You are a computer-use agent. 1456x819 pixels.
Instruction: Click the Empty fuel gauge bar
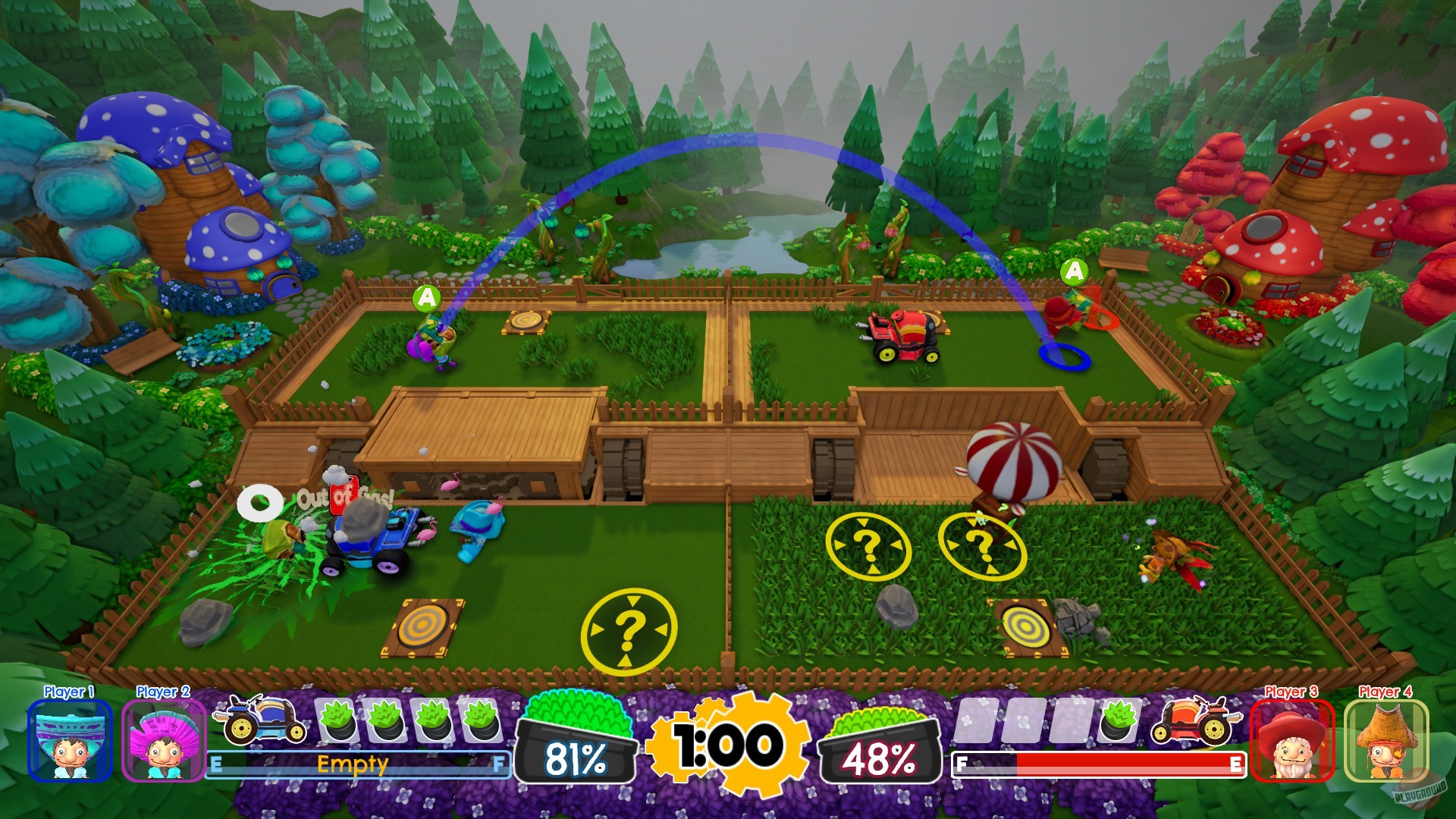(356, 766)
